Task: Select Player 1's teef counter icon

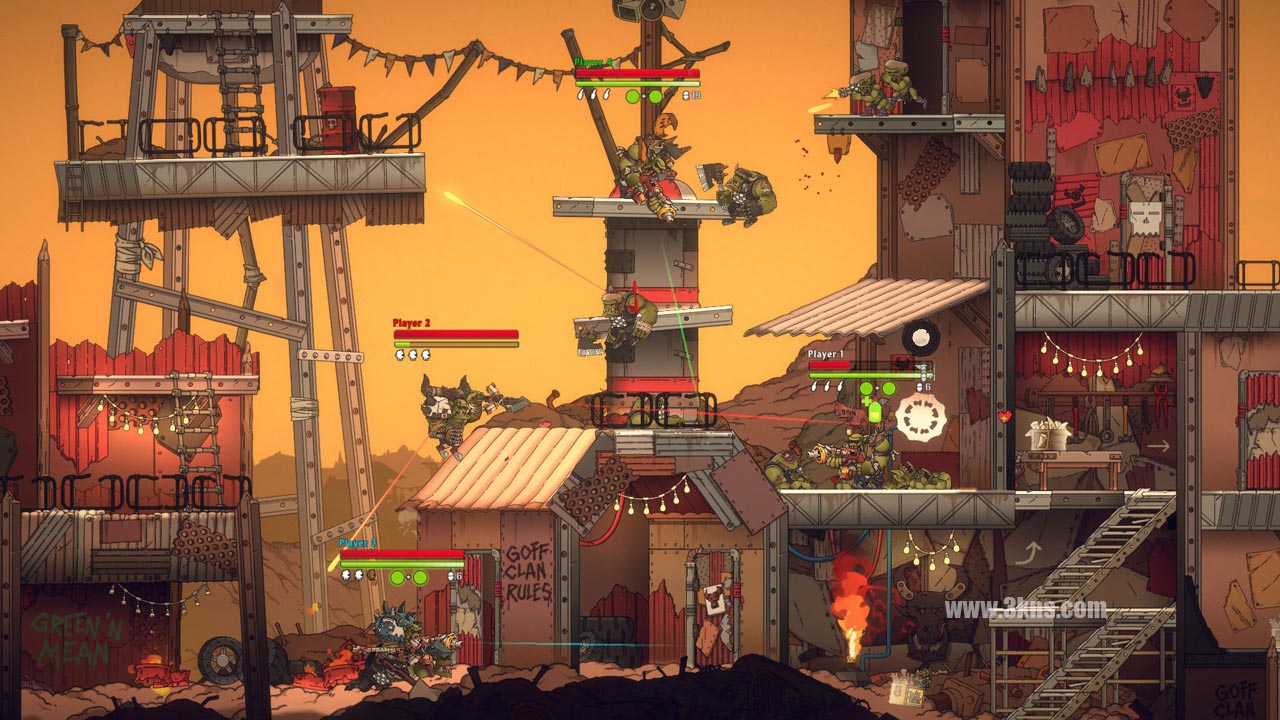Action: (x=919, y=387)
